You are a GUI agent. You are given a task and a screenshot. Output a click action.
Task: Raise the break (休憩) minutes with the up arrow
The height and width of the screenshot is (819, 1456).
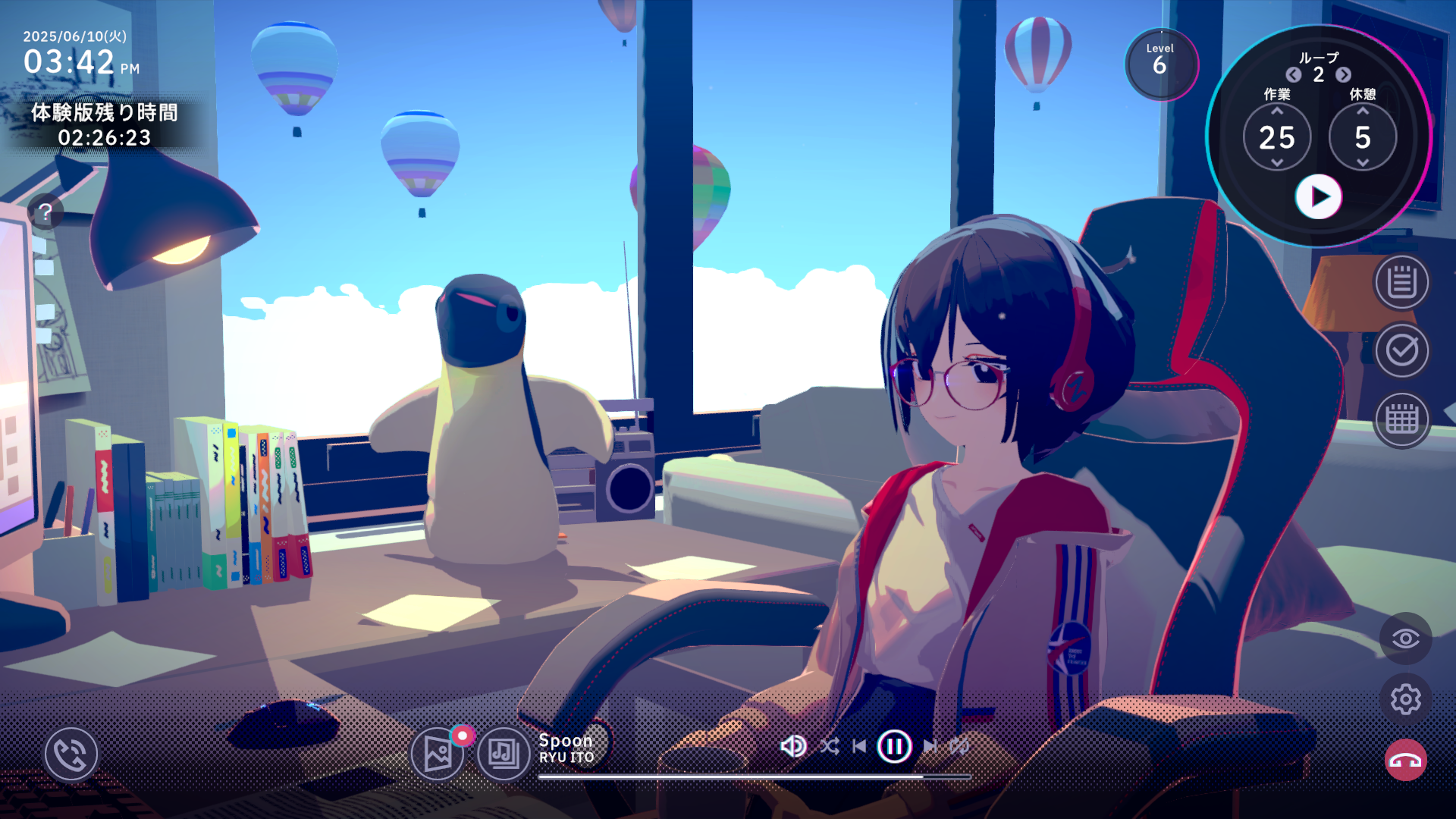[1363, 111]
